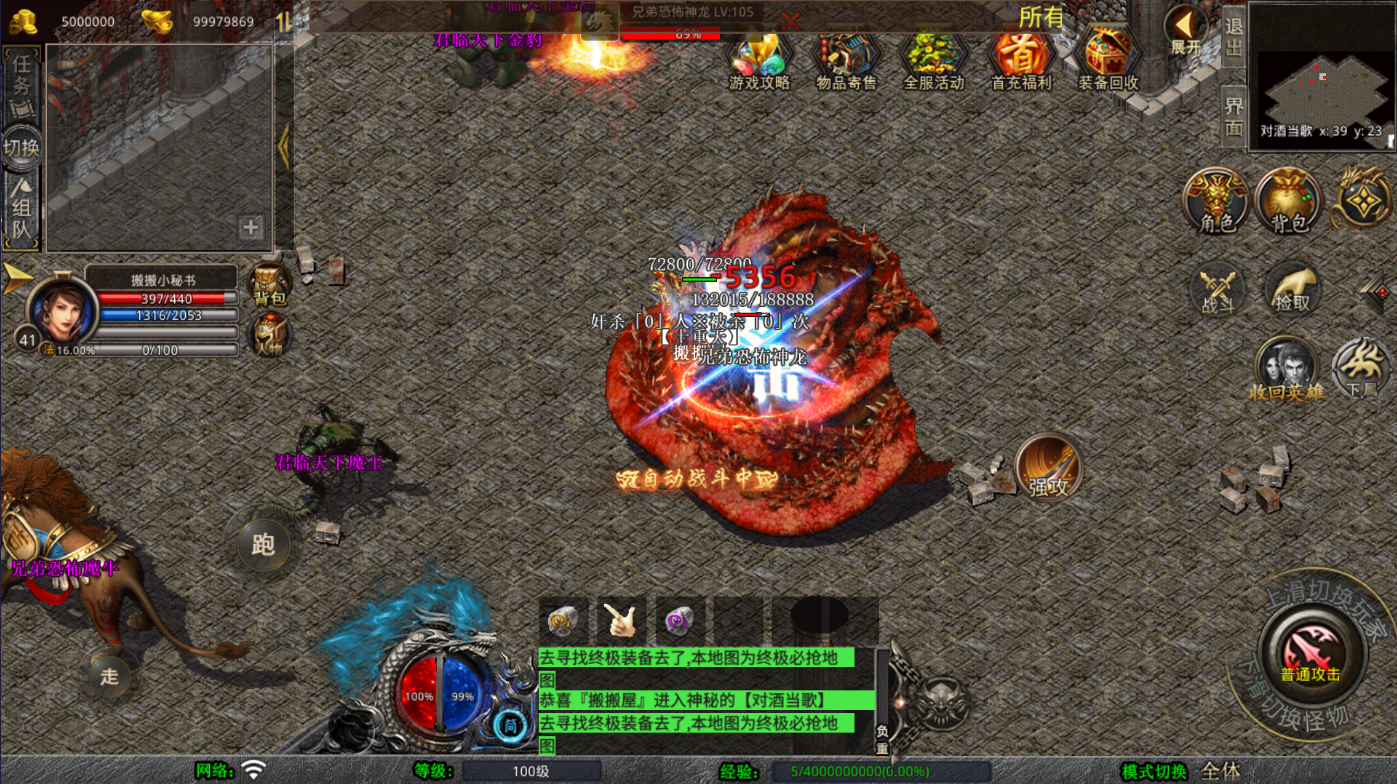This screenshot has height=784, width=1397.
Task: Use the pointing hand hotbar item
Action: 622,621
